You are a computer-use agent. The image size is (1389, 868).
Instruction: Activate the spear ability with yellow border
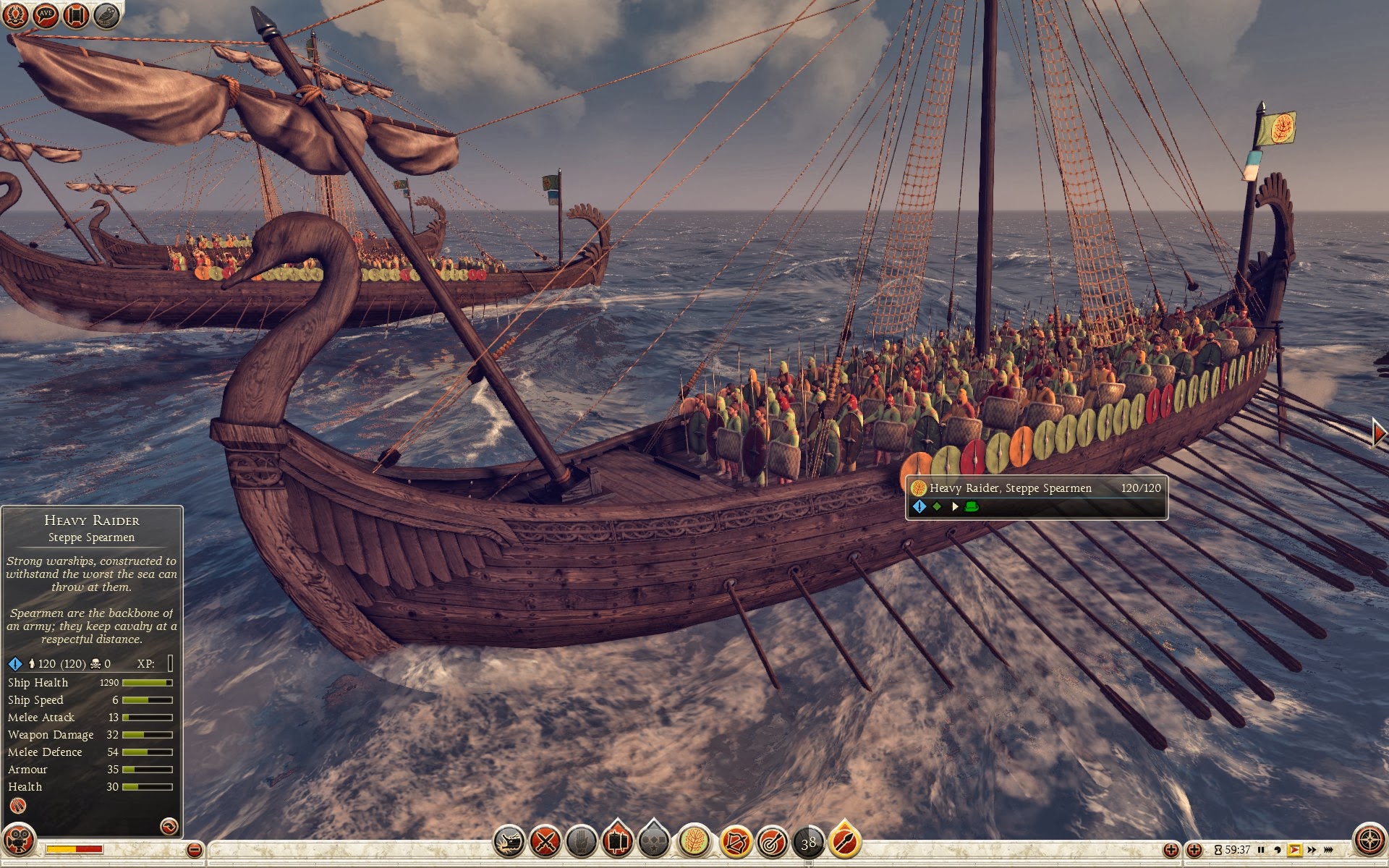[845, 841]
